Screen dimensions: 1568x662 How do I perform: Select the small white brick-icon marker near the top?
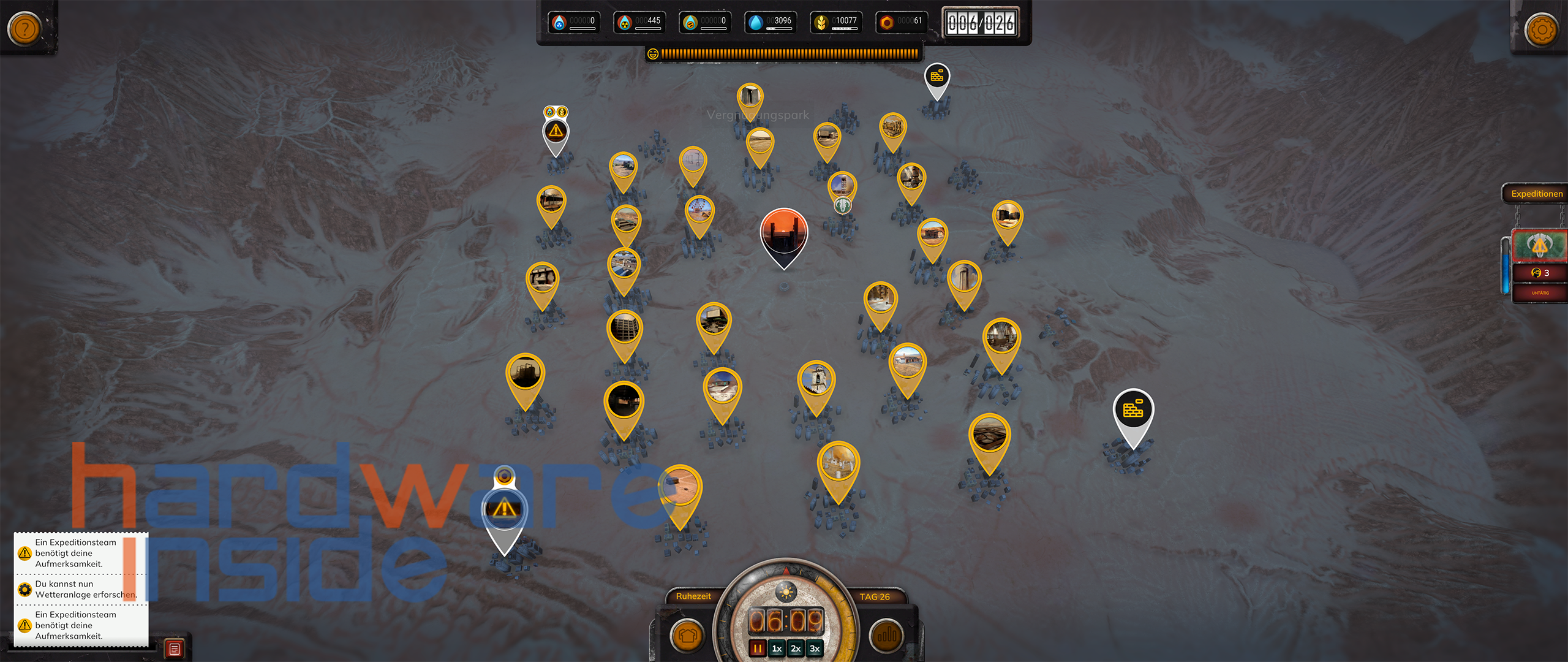937,77
